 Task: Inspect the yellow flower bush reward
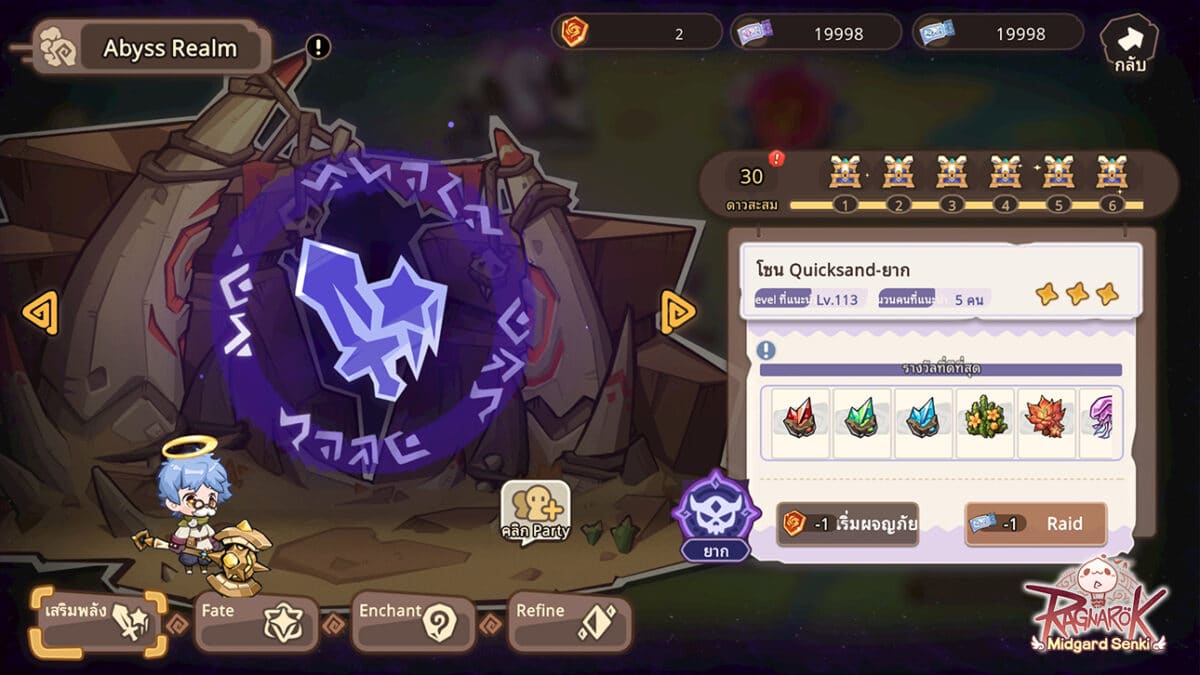[984, 418]
